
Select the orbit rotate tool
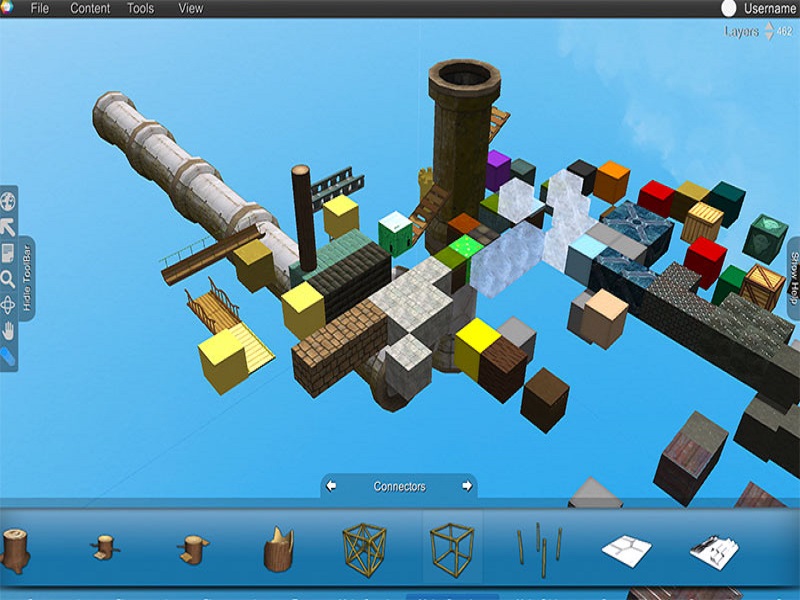tap(7, 304)
